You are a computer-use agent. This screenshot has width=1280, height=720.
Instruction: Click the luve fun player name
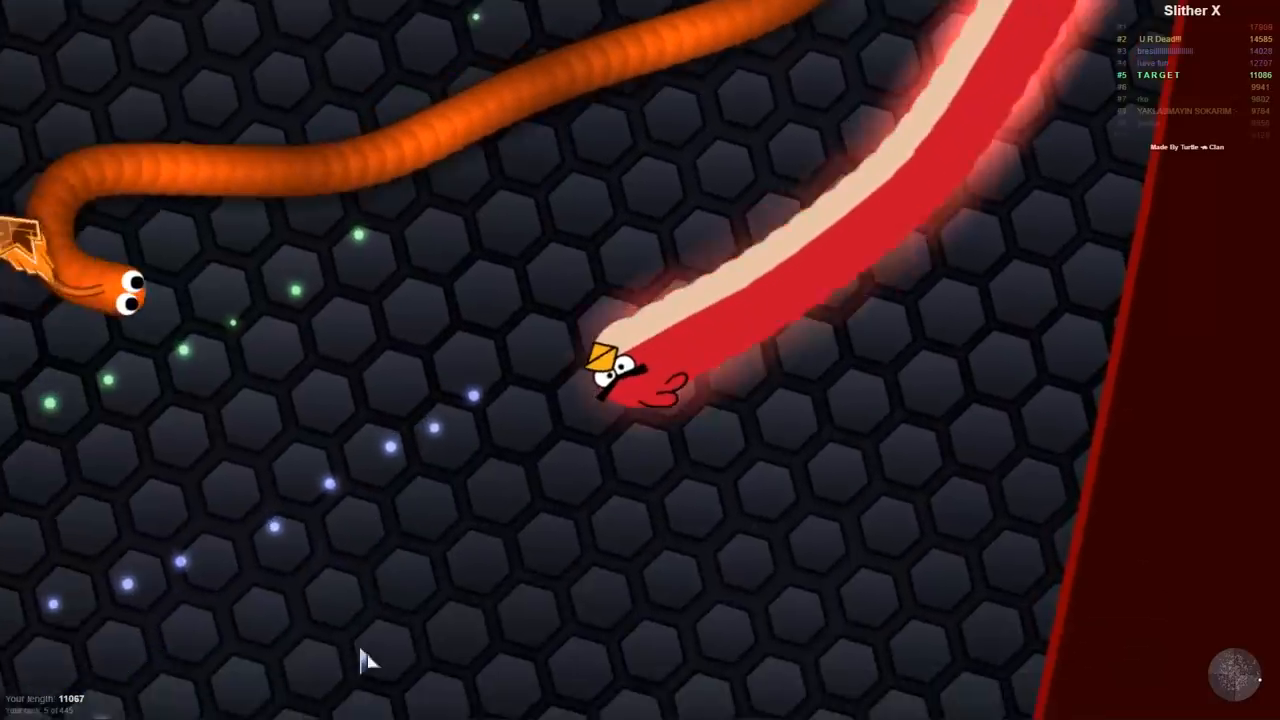click(x=1155, y=63)
